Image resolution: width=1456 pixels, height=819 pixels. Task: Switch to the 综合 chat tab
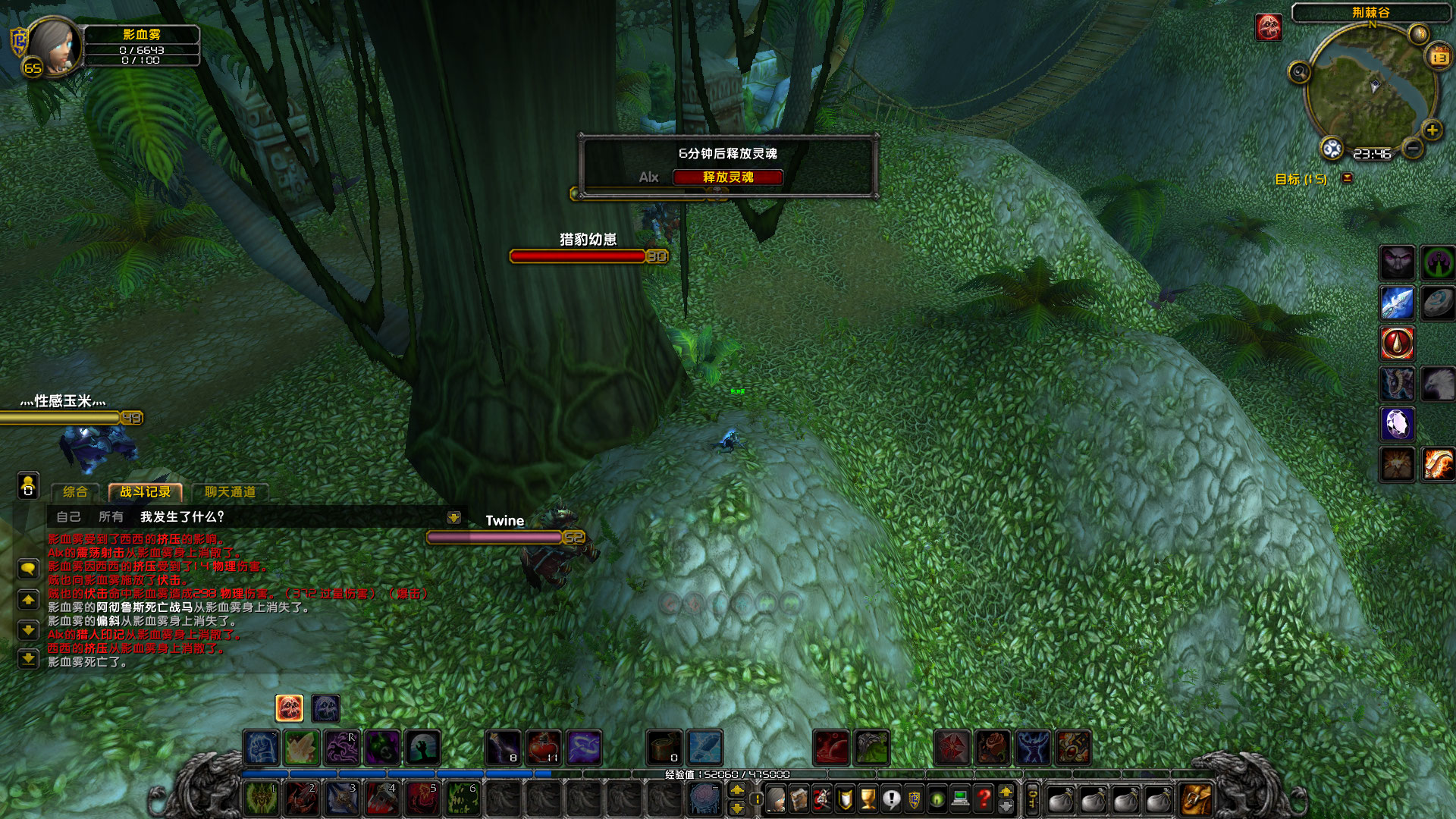[x=74, y=491]
